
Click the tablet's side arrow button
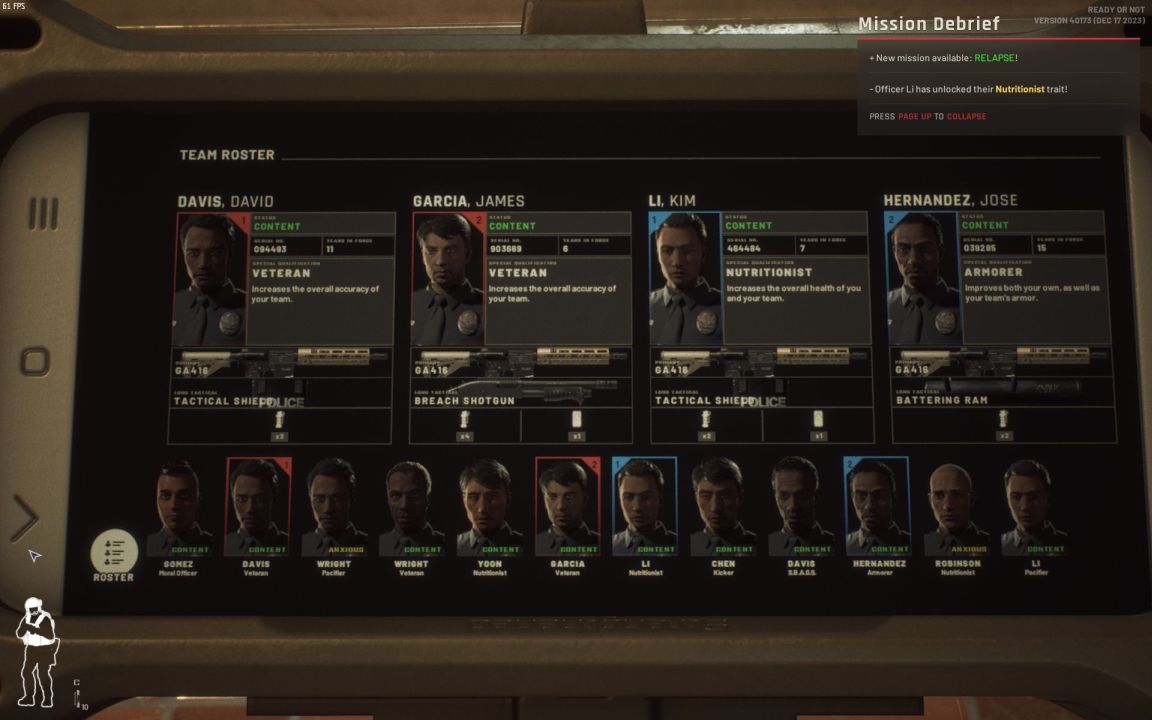(24, 518)
